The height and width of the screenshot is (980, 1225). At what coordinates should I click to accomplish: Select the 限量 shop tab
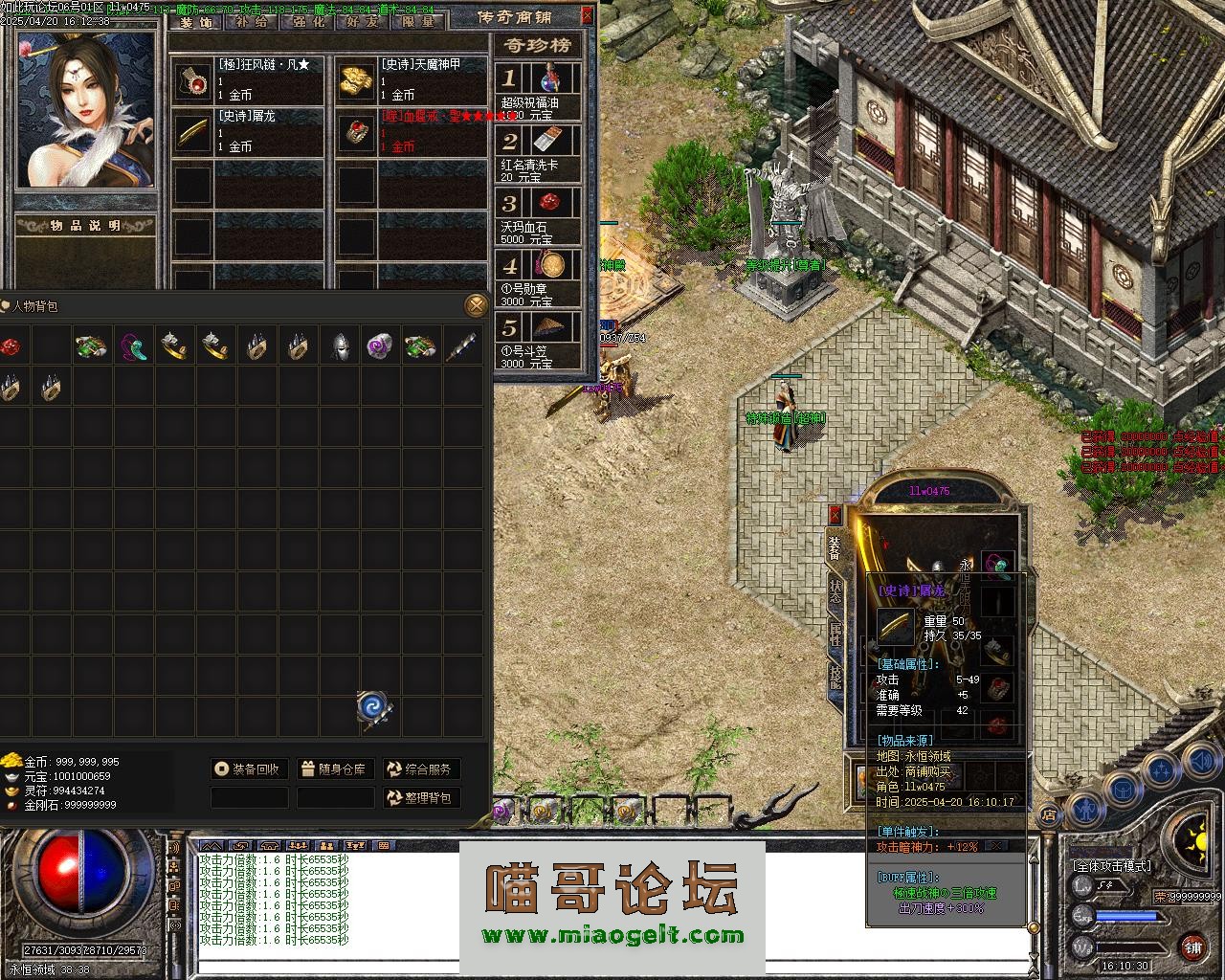click(x=418, y=21)
